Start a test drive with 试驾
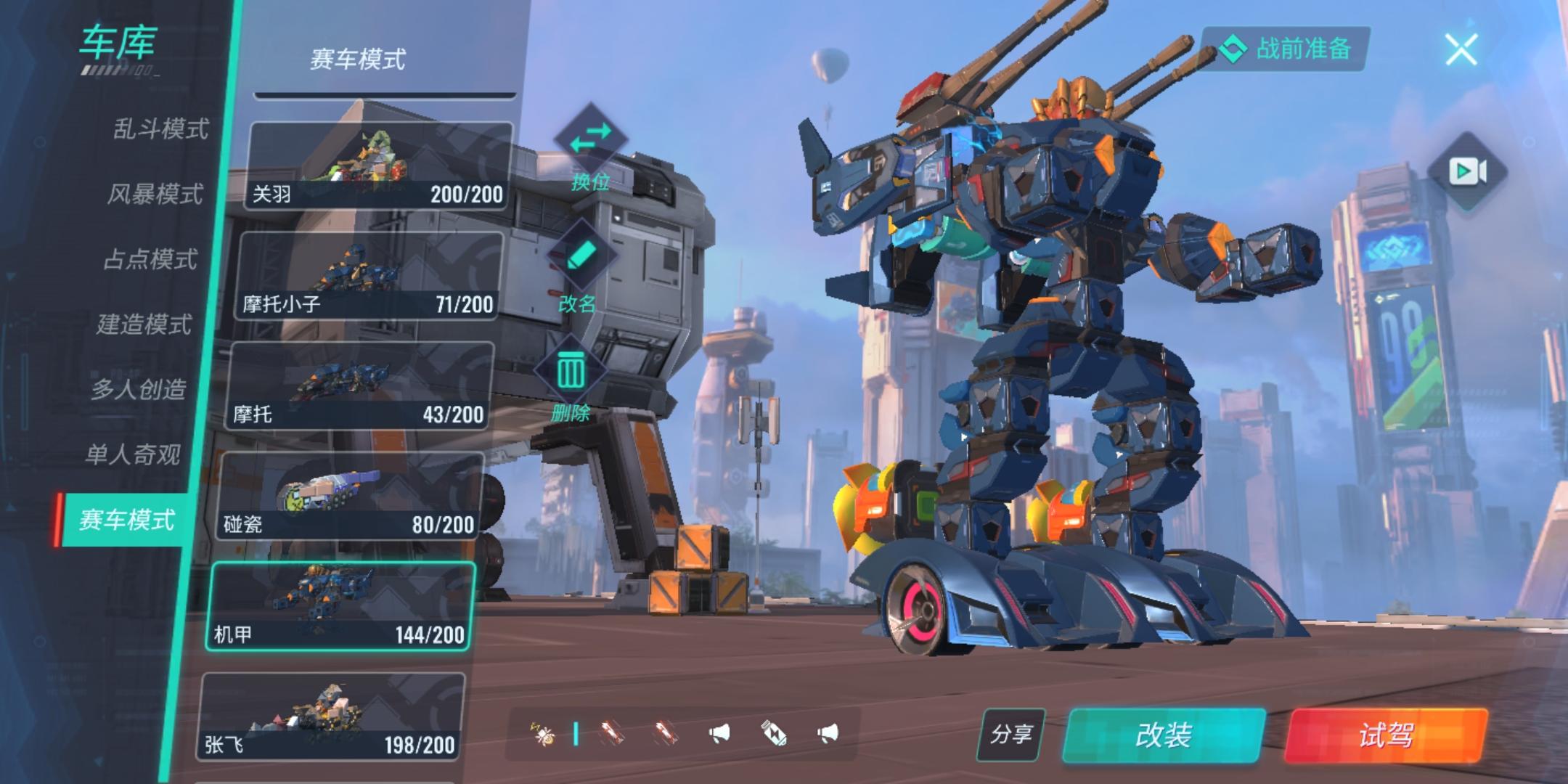 point(1385,735)
